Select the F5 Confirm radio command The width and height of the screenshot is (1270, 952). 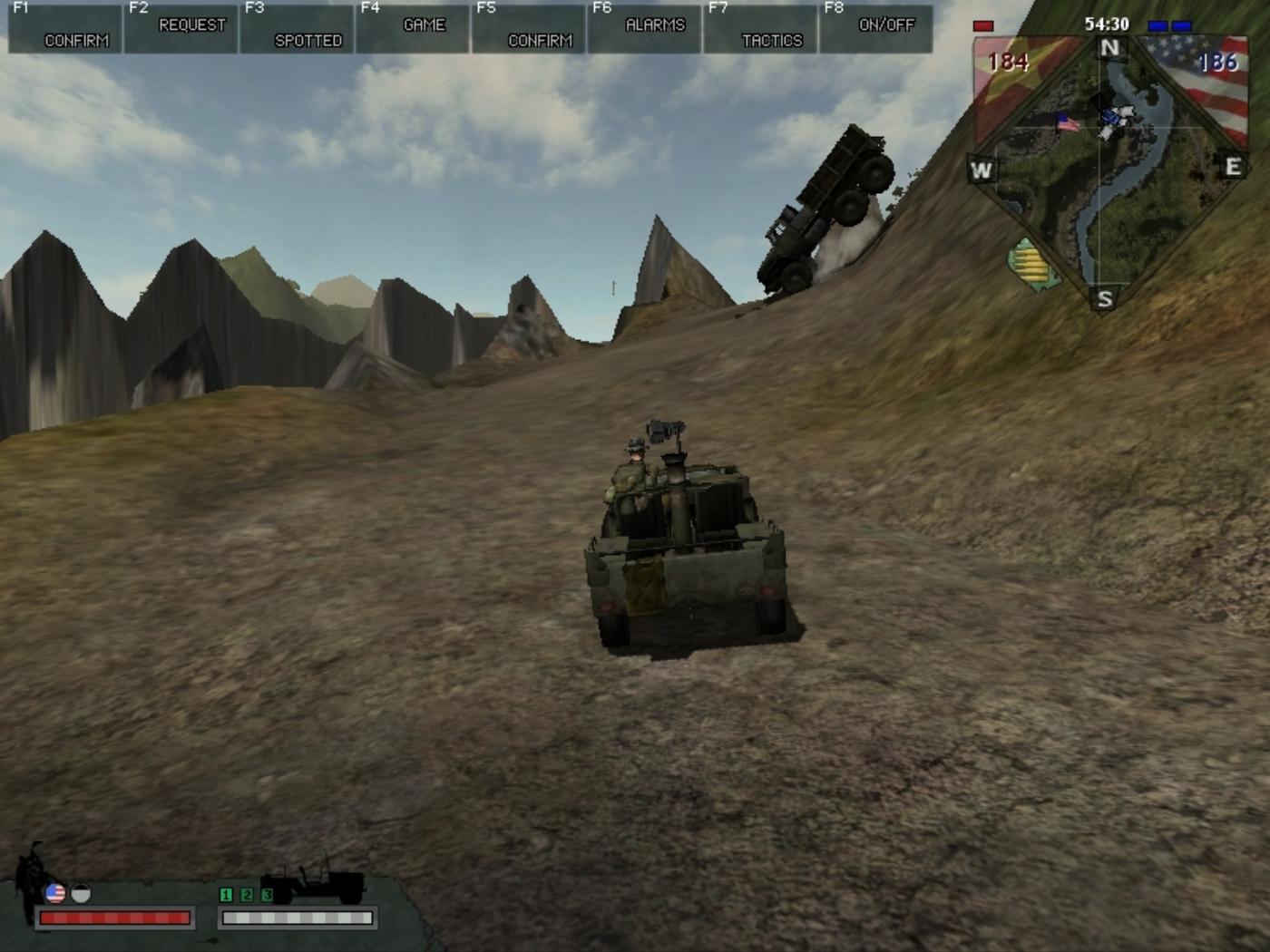tap(530, 28)
